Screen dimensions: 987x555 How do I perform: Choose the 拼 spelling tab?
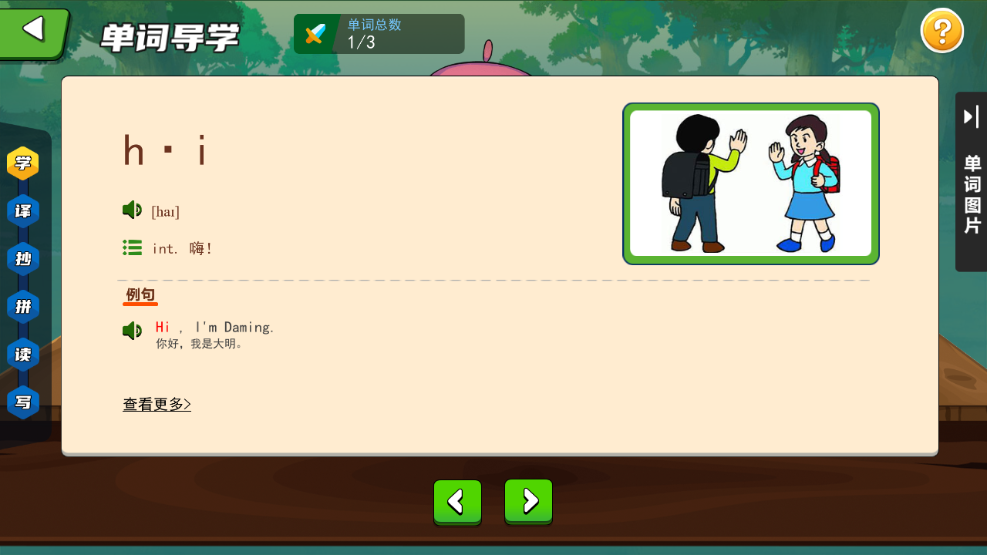pos(23,306)
